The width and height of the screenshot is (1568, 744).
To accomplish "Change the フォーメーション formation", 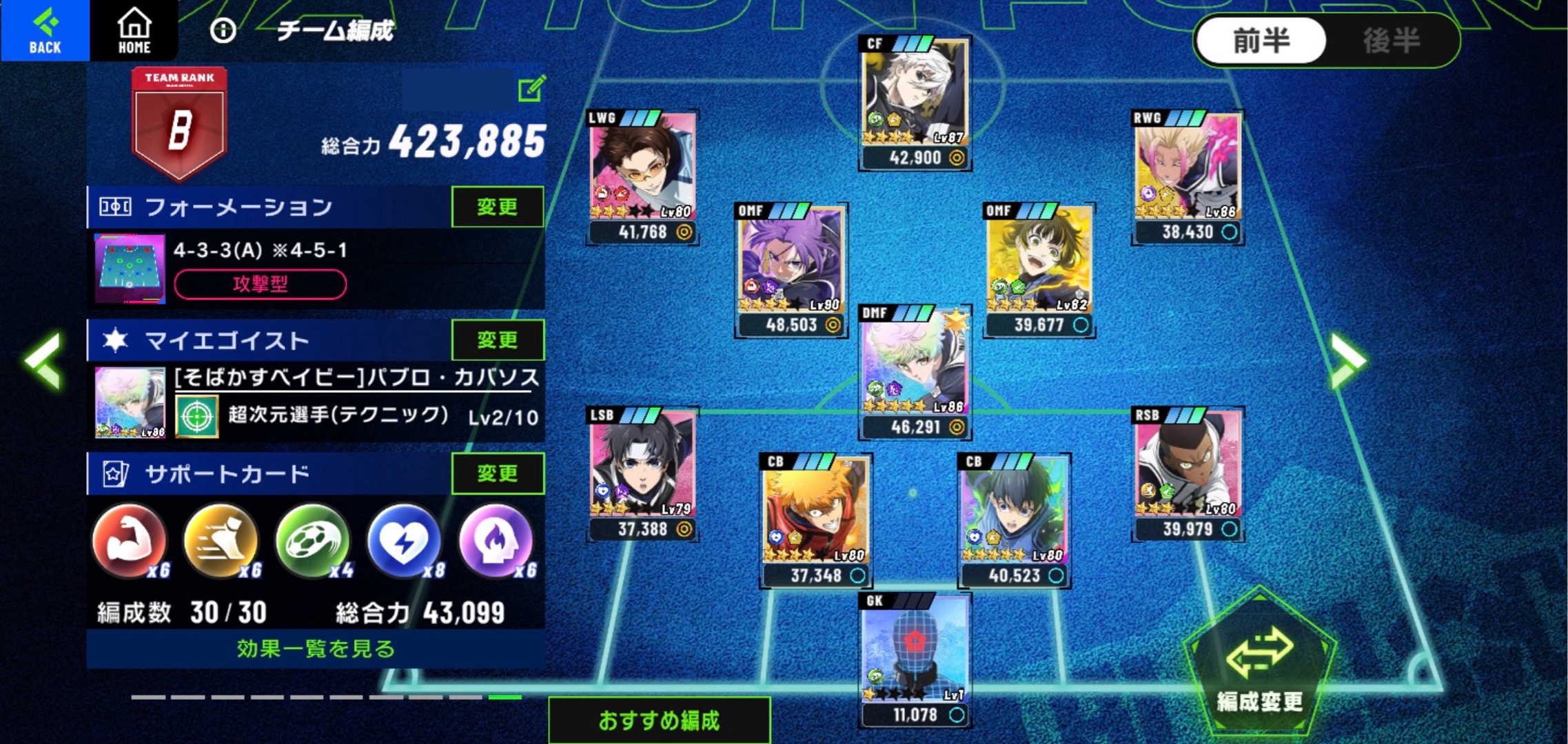I will 497,207.
